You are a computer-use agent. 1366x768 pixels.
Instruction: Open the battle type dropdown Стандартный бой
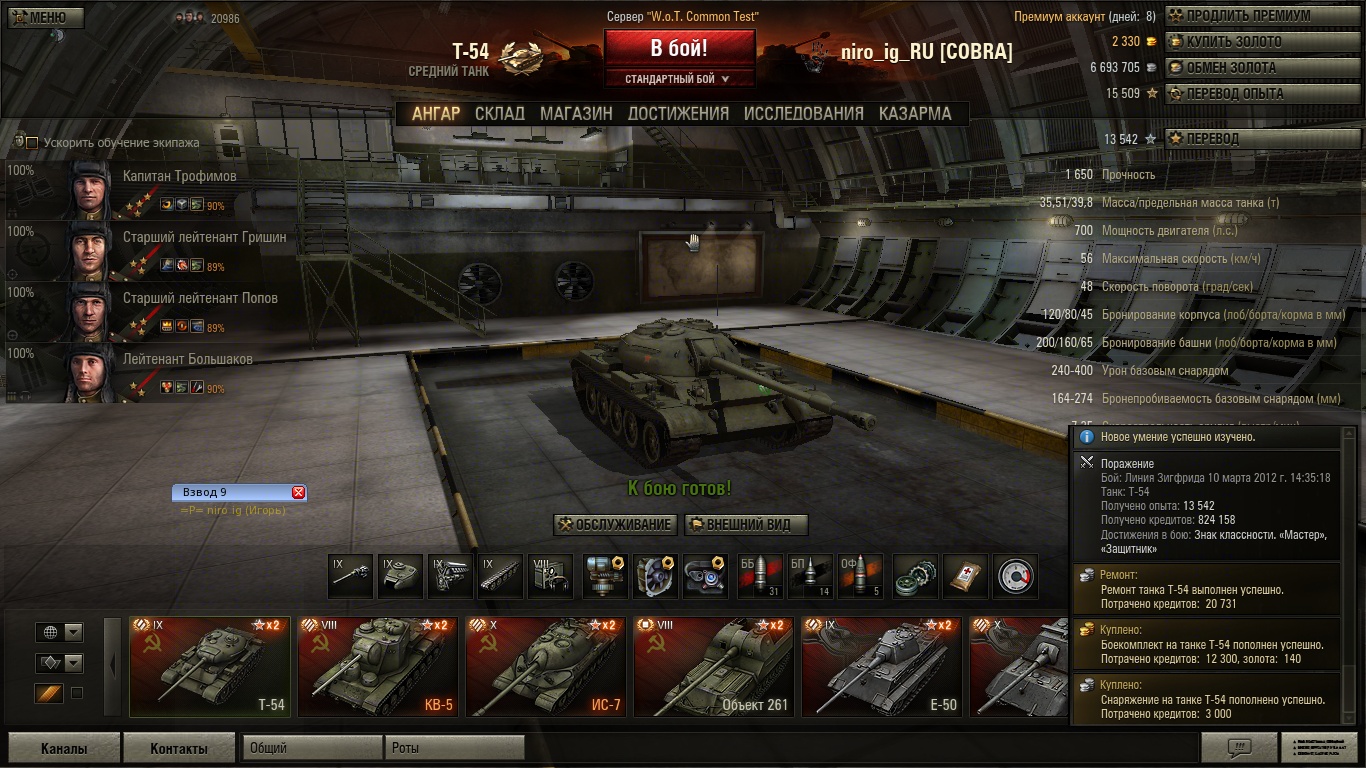678,79
